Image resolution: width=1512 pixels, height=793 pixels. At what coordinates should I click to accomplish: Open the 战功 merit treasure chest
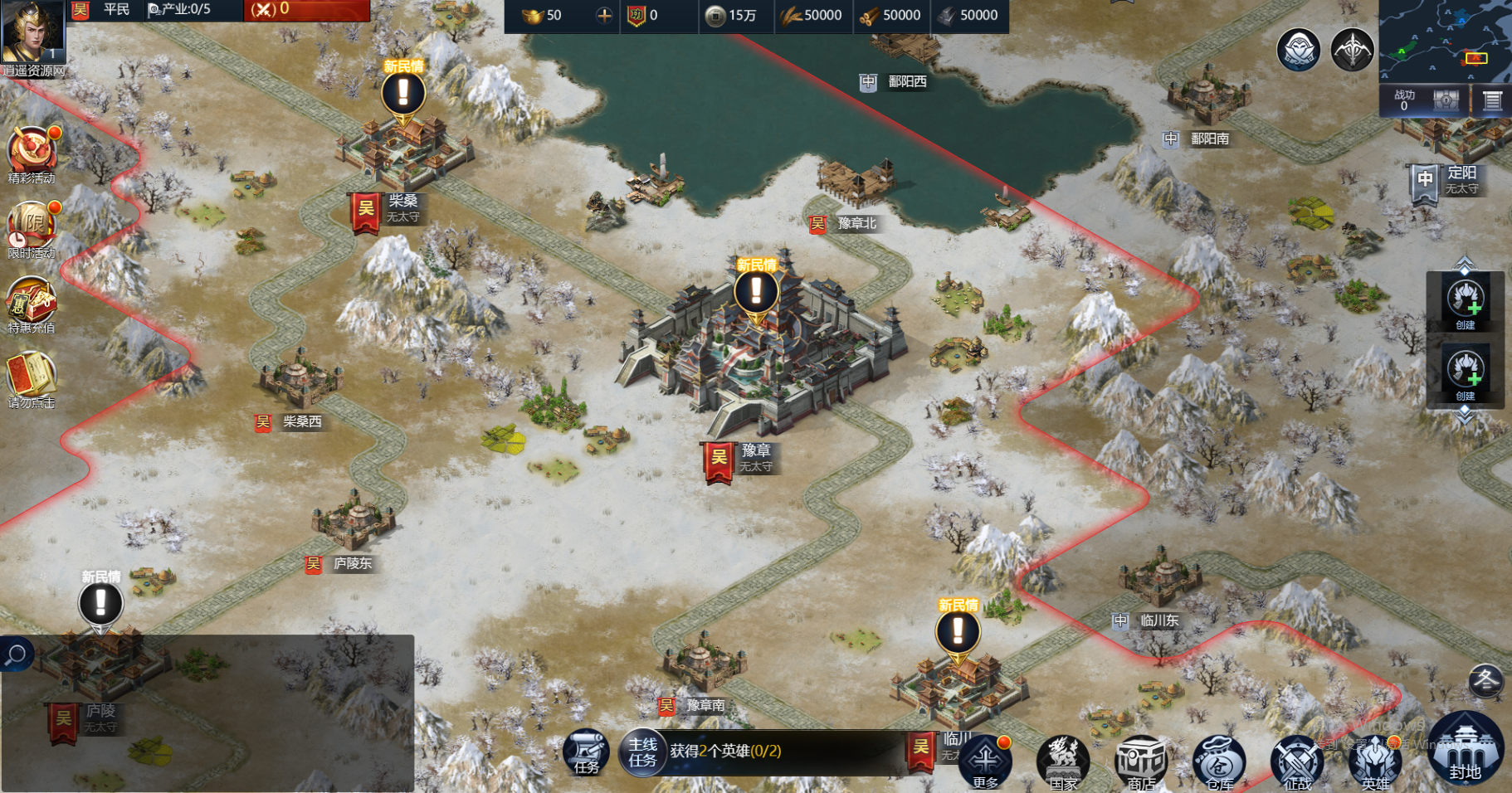pos(1446,100)
